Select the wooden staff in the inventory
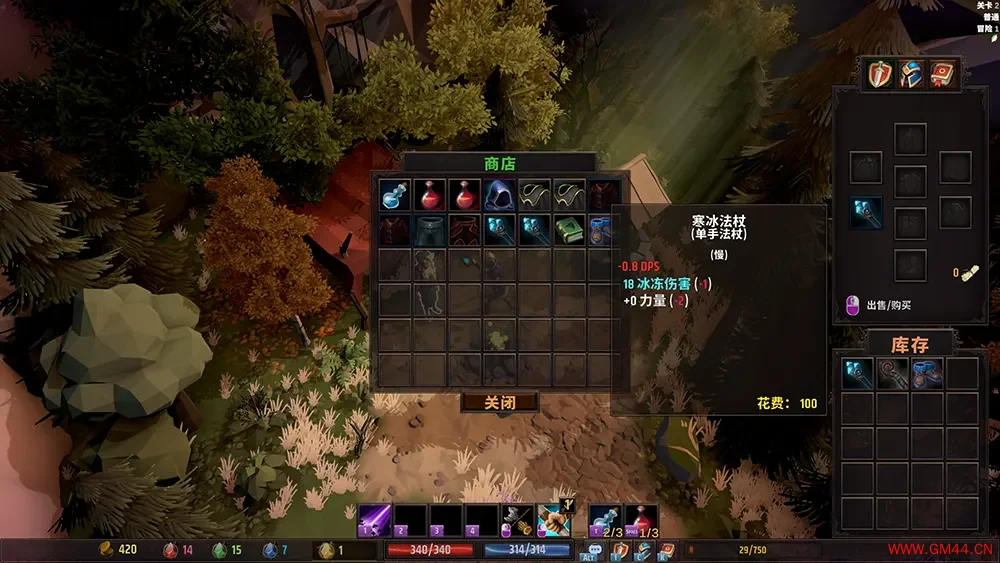Viewport: 1000px width, 563px height. (892, 373)
